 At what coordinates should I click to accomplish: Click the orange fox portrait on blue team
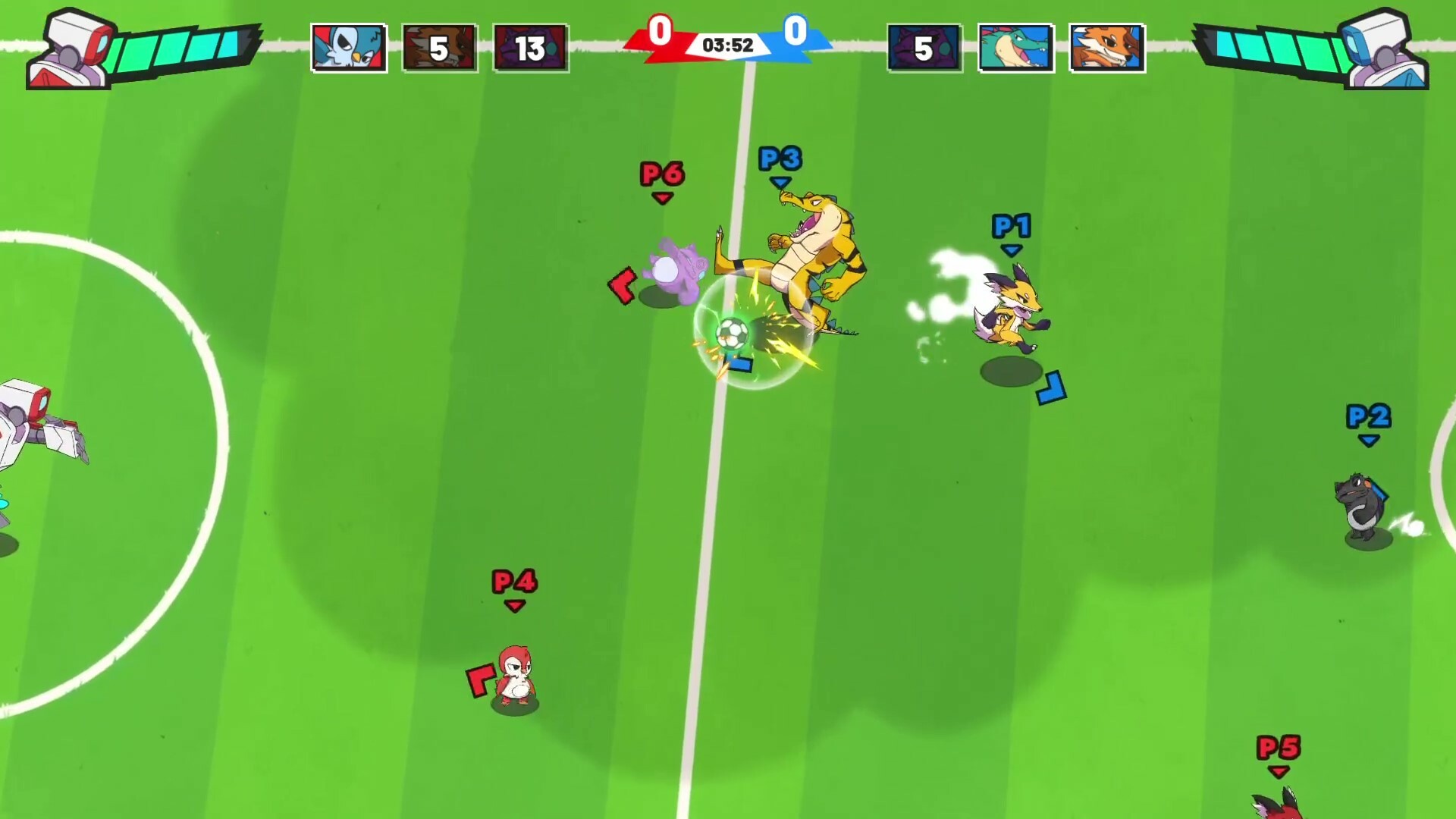tap(1107, 47)
